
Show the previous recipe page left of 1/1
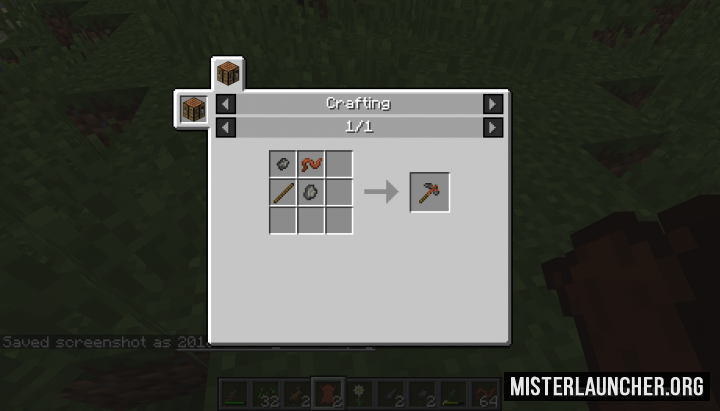[226, 127]
